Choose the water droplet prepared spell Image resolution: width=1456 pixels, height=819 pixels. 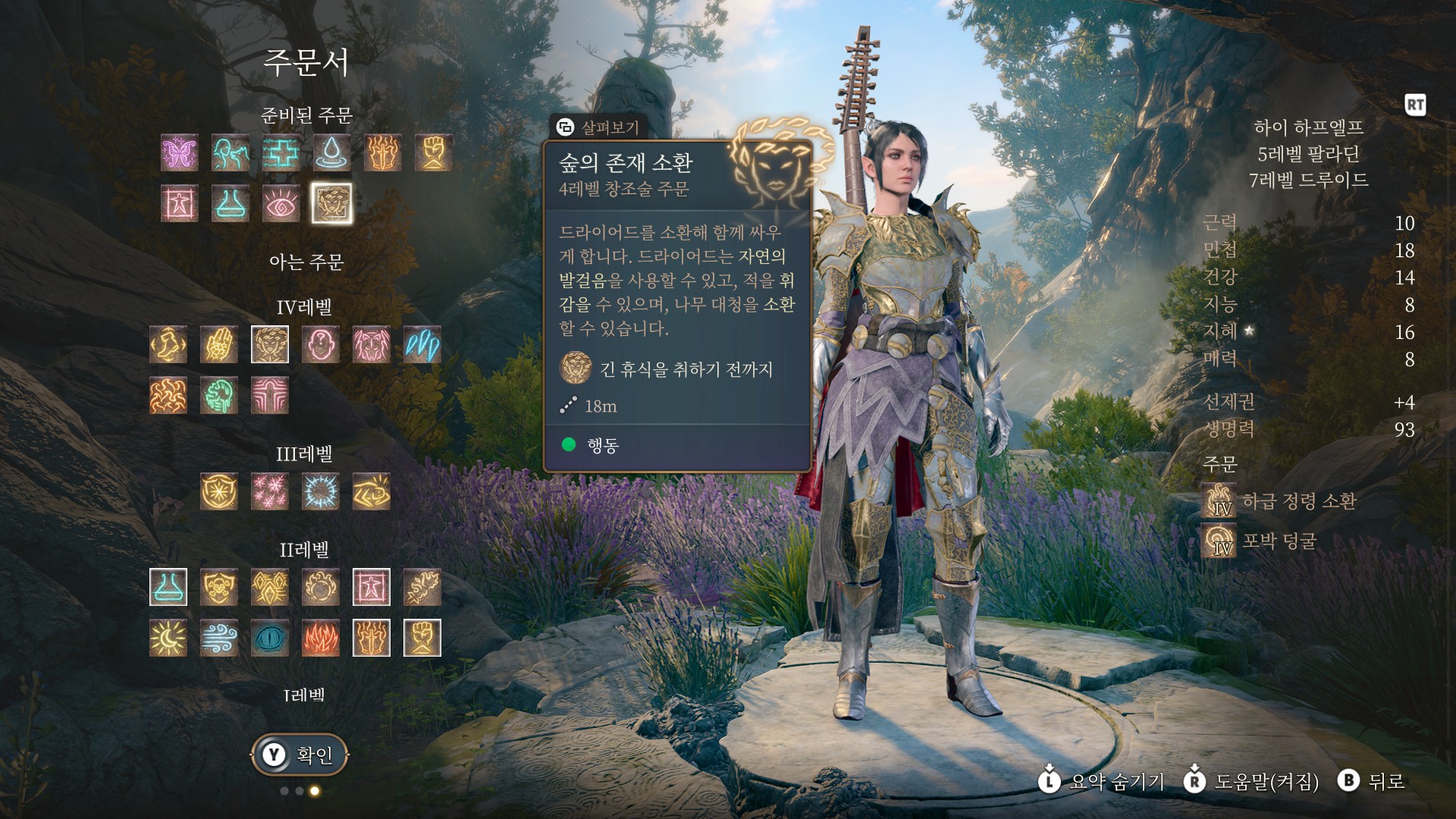click(331, 152)
